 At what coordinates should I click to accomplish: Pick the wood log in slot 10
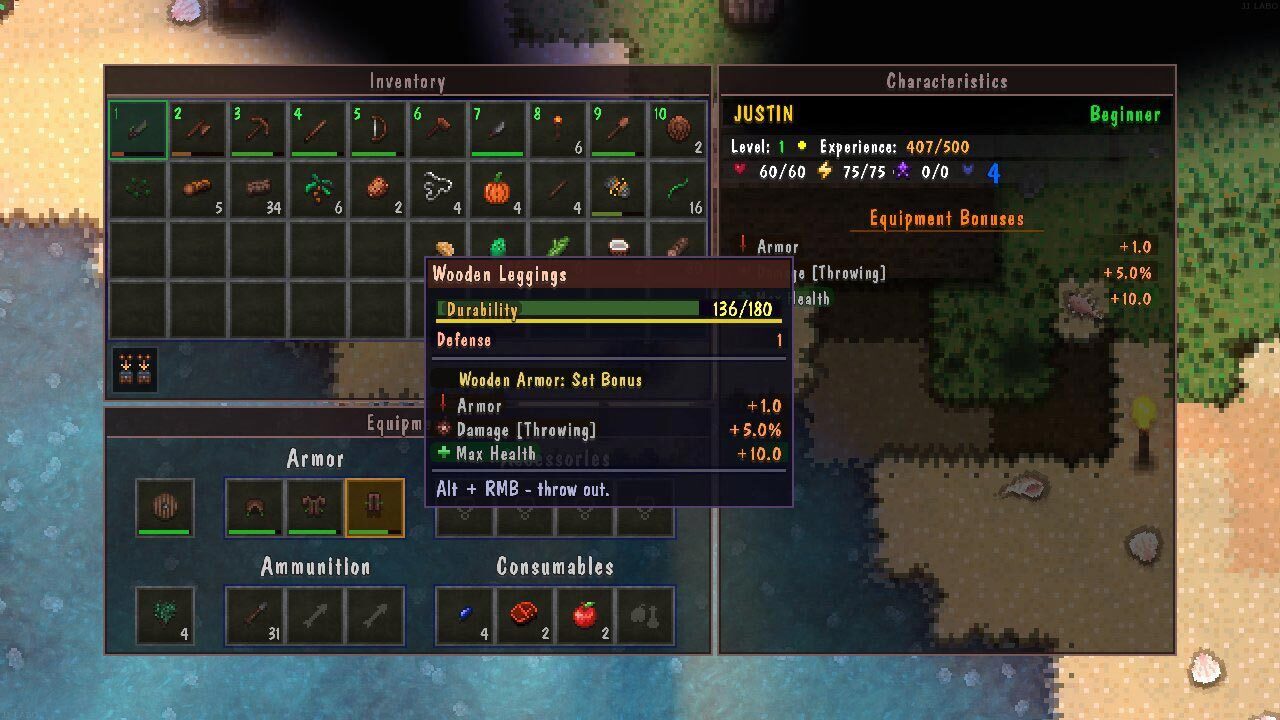point(677,129)
